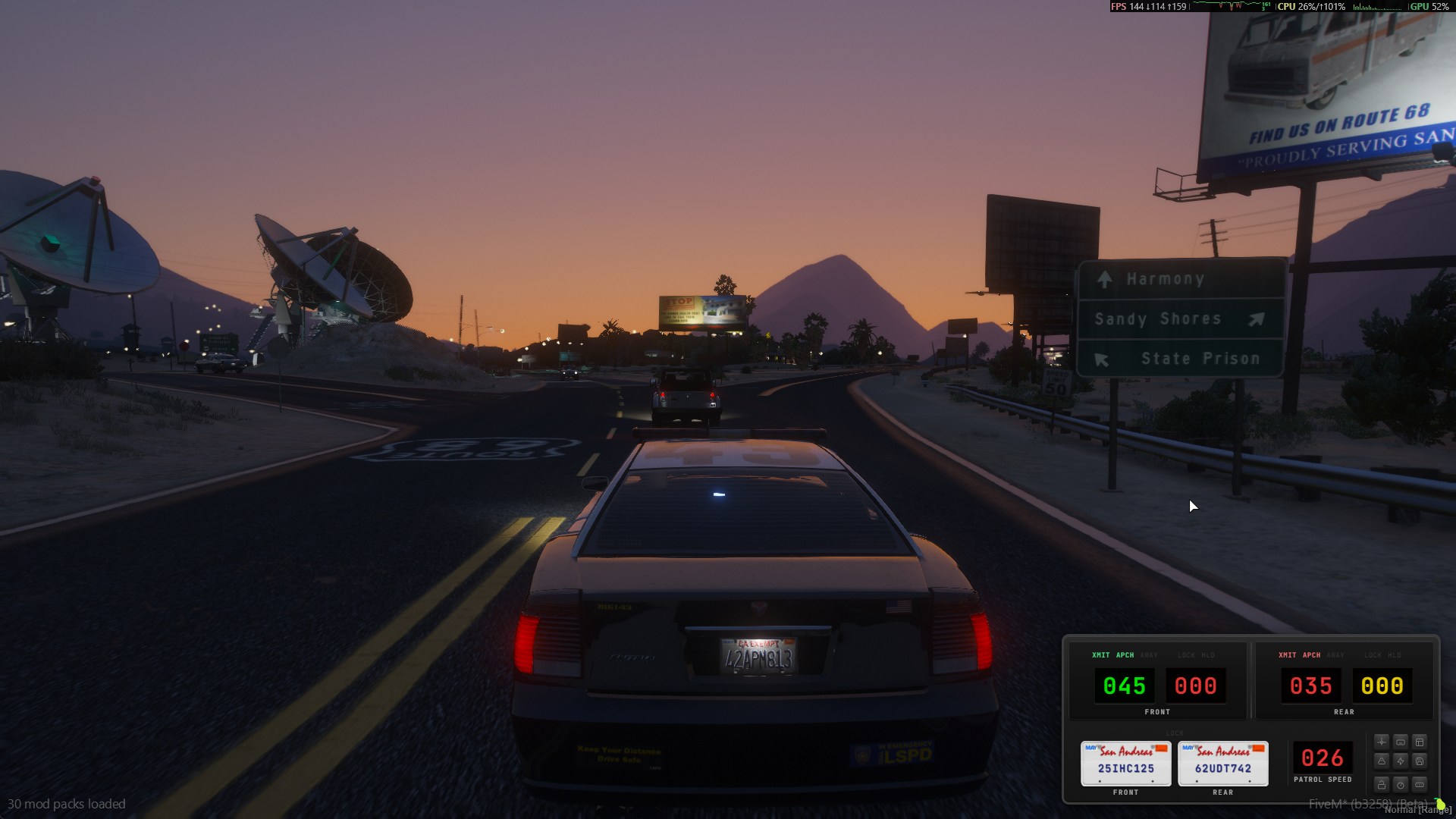Open the radar interface layout icon
This screenshot has height=819, width=1456.
tap(1420, 742)
